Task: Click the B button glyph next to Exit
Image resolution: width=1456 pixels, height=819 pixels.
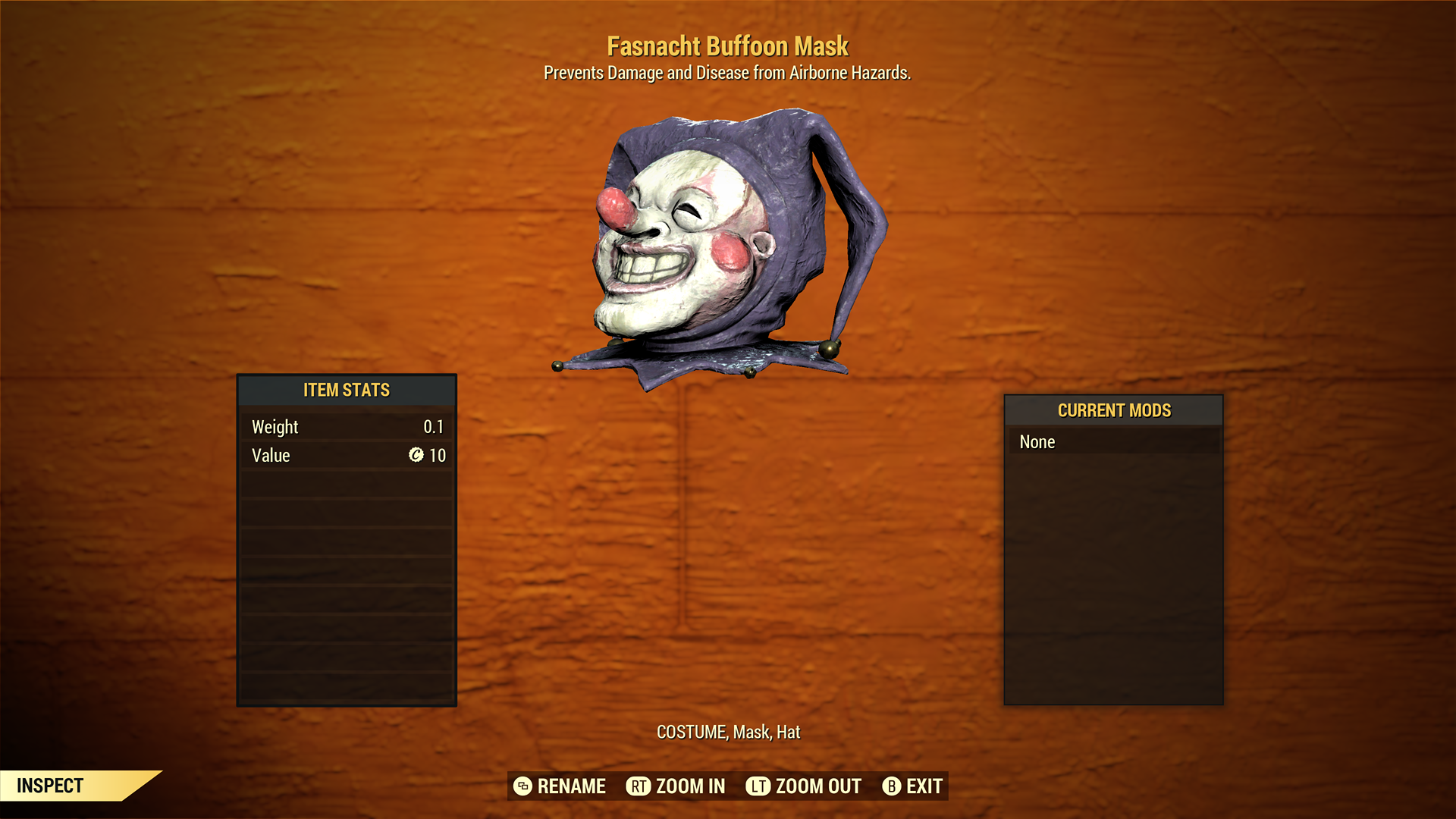Action: 892,786
